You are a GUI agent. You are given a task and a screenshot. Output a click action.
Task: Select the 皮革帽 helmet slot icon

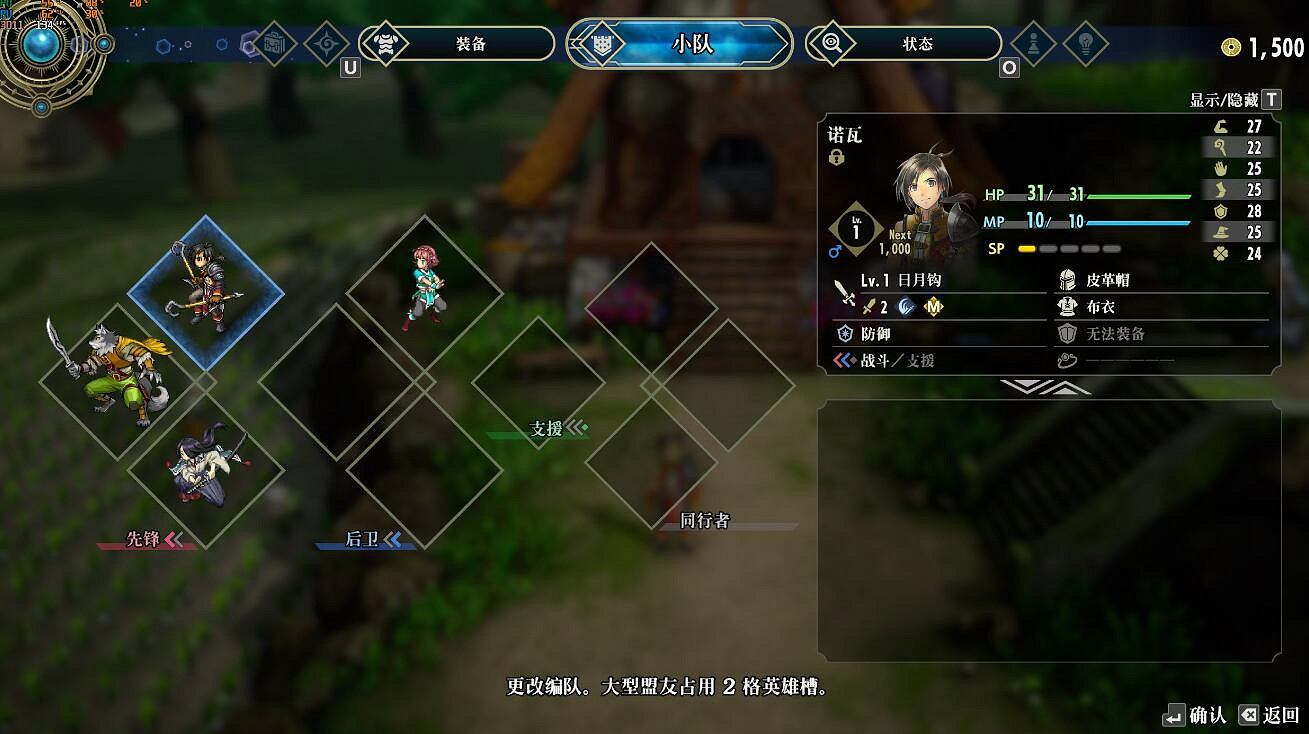[x=1068, y=282]
